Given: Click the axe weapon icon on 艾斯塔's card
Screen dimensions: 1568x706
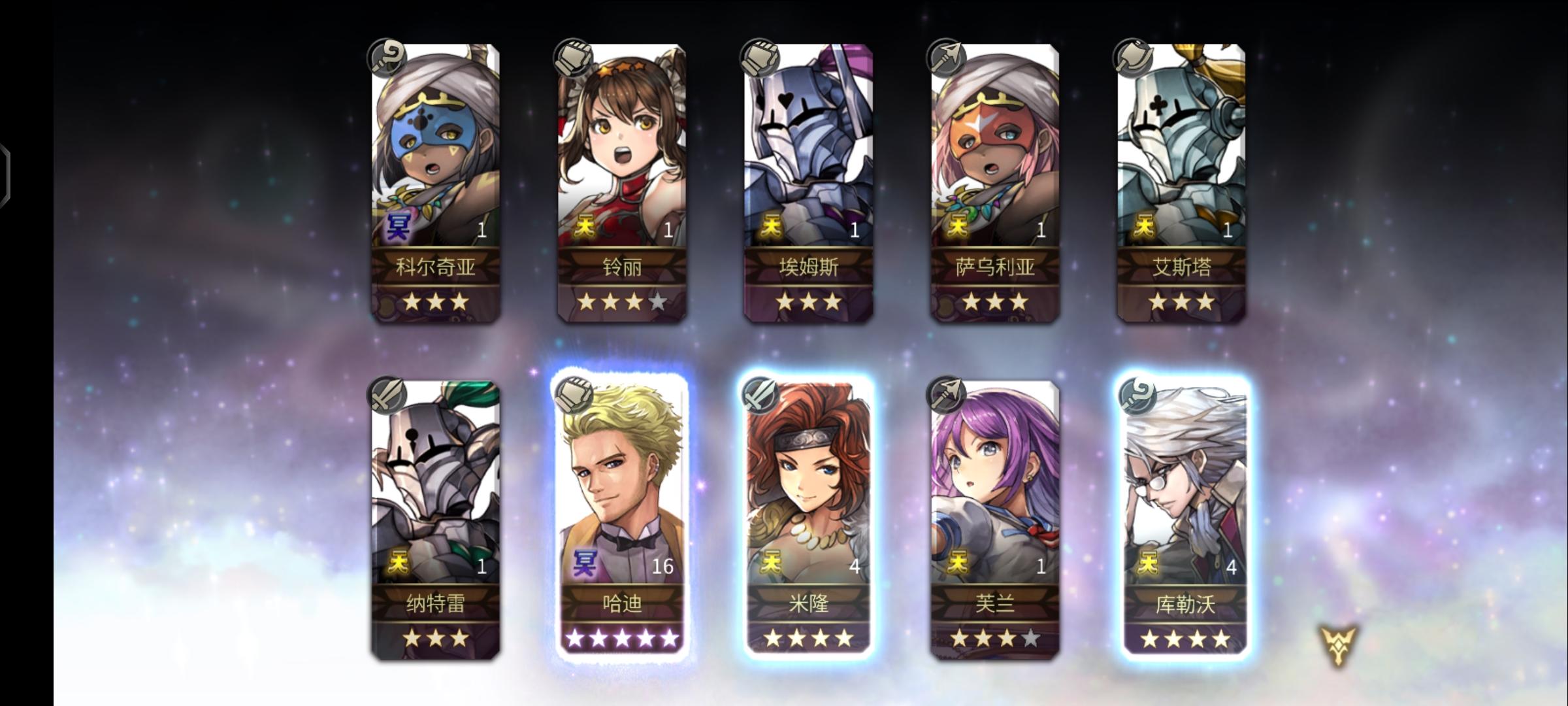Looking at the screenshot, I should pos(1135,58).
